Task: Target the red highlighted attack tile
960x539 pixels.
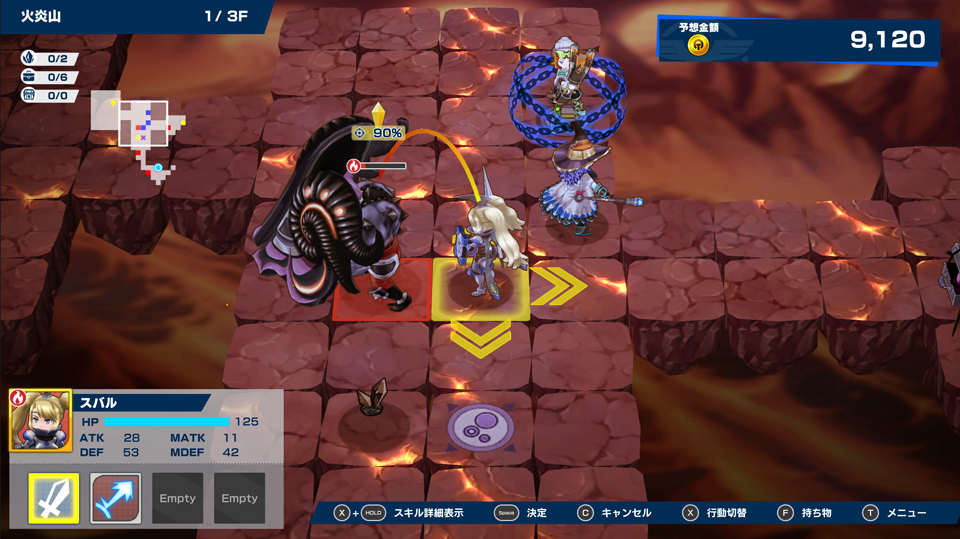Action: [381, 291]
